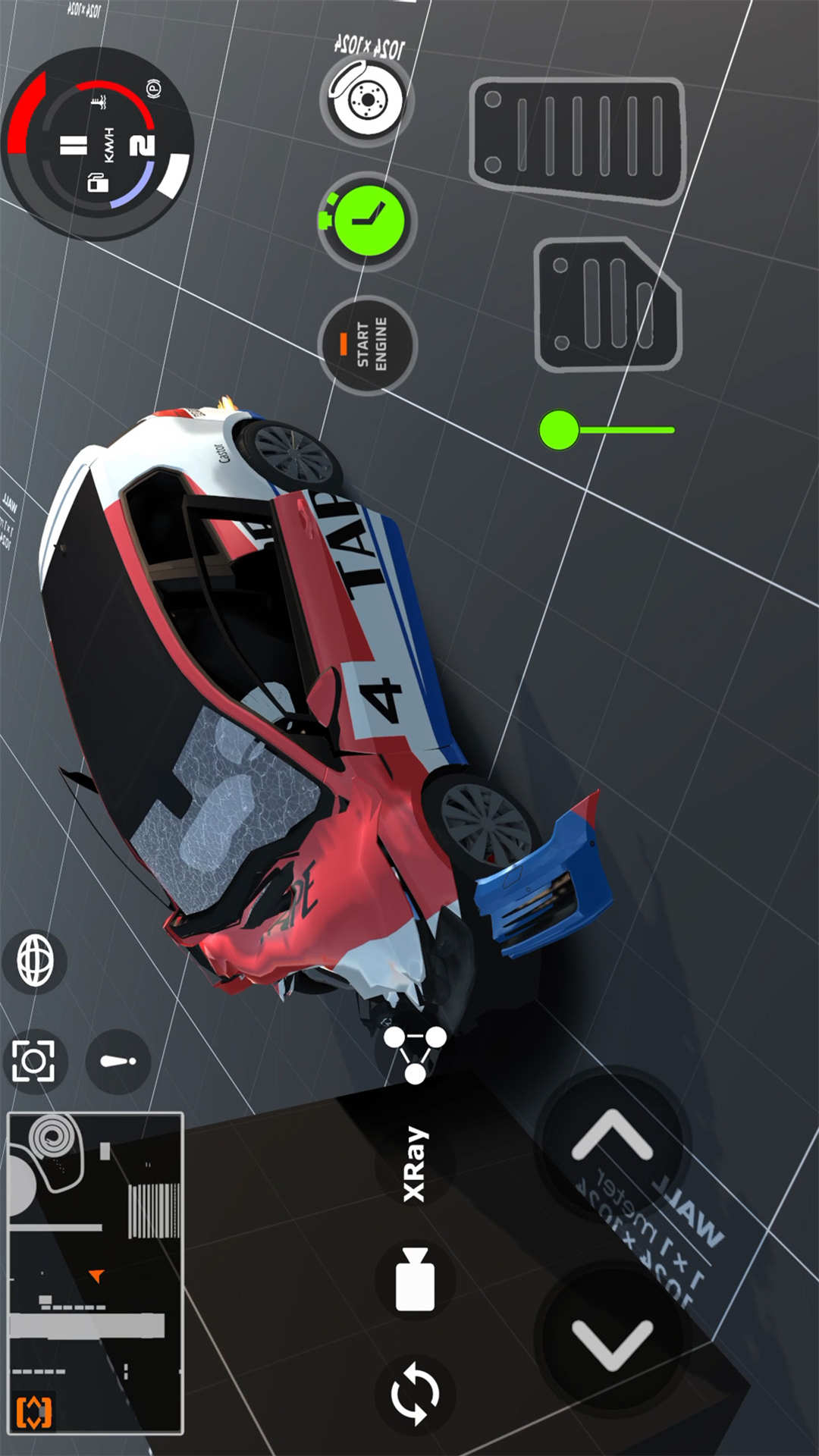Toggle the XRay view

pos(415,1164)
